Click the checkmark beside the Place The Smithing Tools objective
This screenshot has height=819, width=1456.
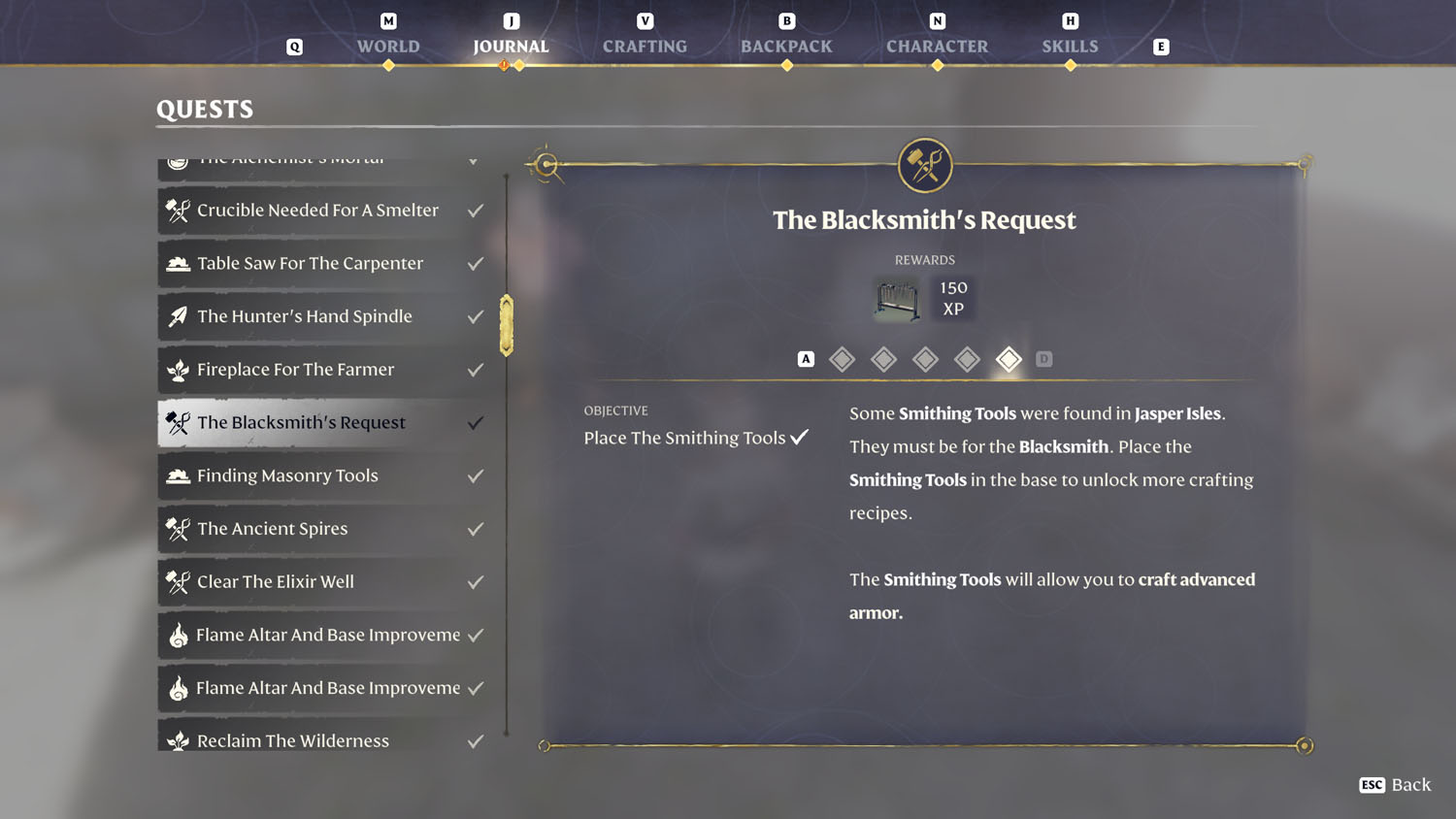(x=800, y=437)
